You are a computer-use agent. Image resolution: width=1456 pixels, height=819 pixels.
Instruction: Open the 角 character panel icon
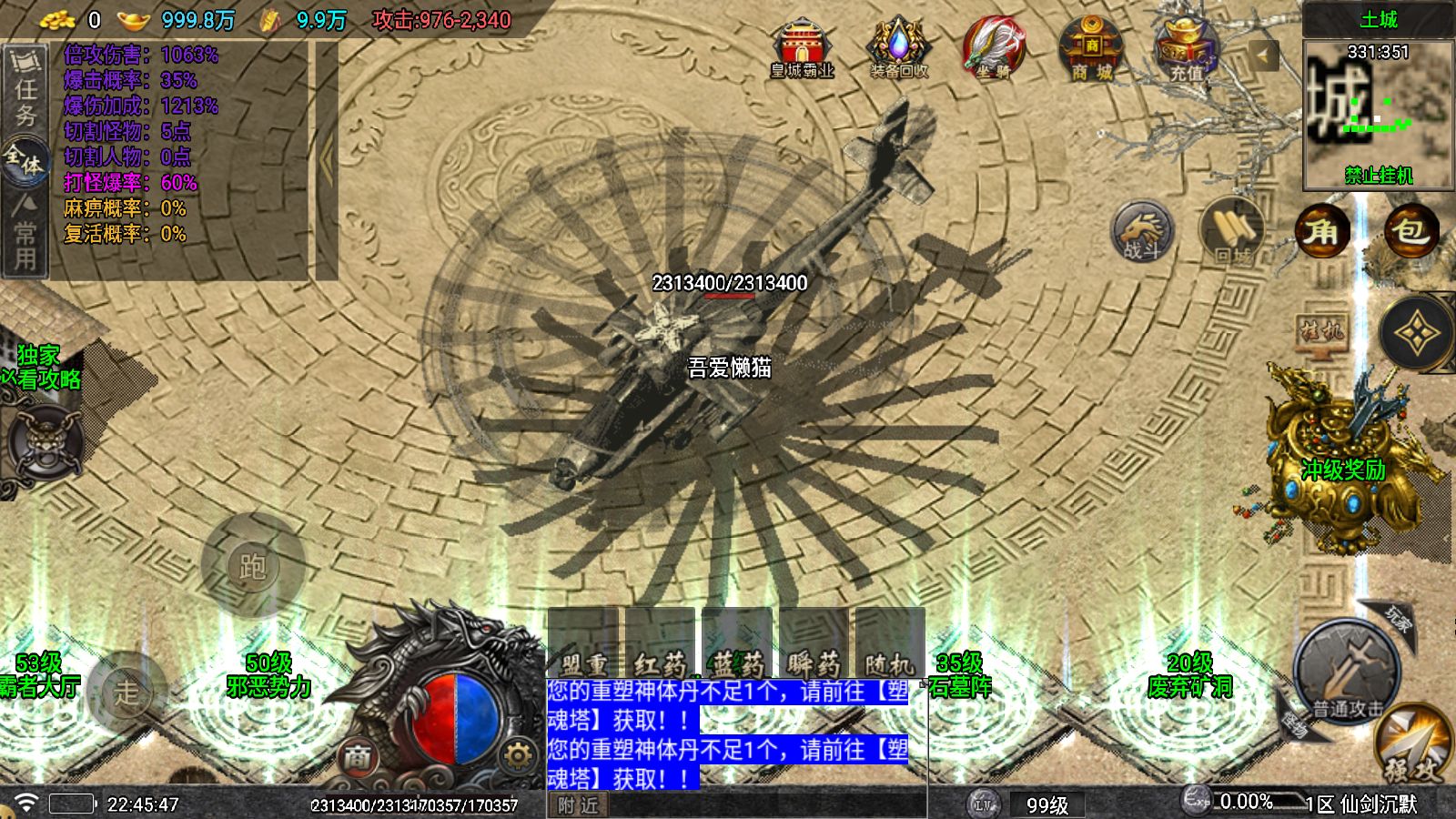tap(1323, 233)
